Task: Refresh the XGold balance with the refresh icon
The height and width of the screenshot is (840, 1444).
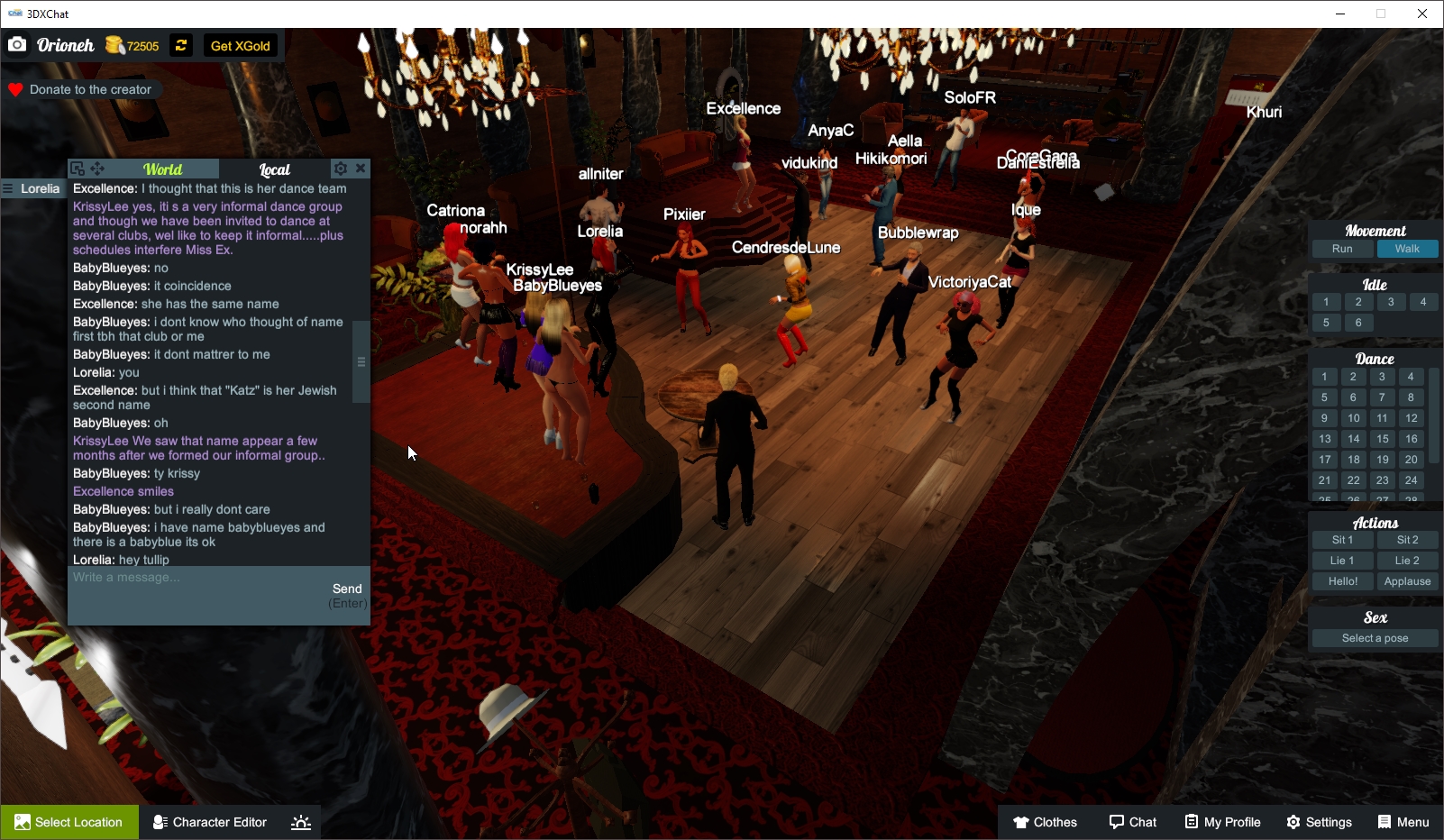Action: click(180, 44)
